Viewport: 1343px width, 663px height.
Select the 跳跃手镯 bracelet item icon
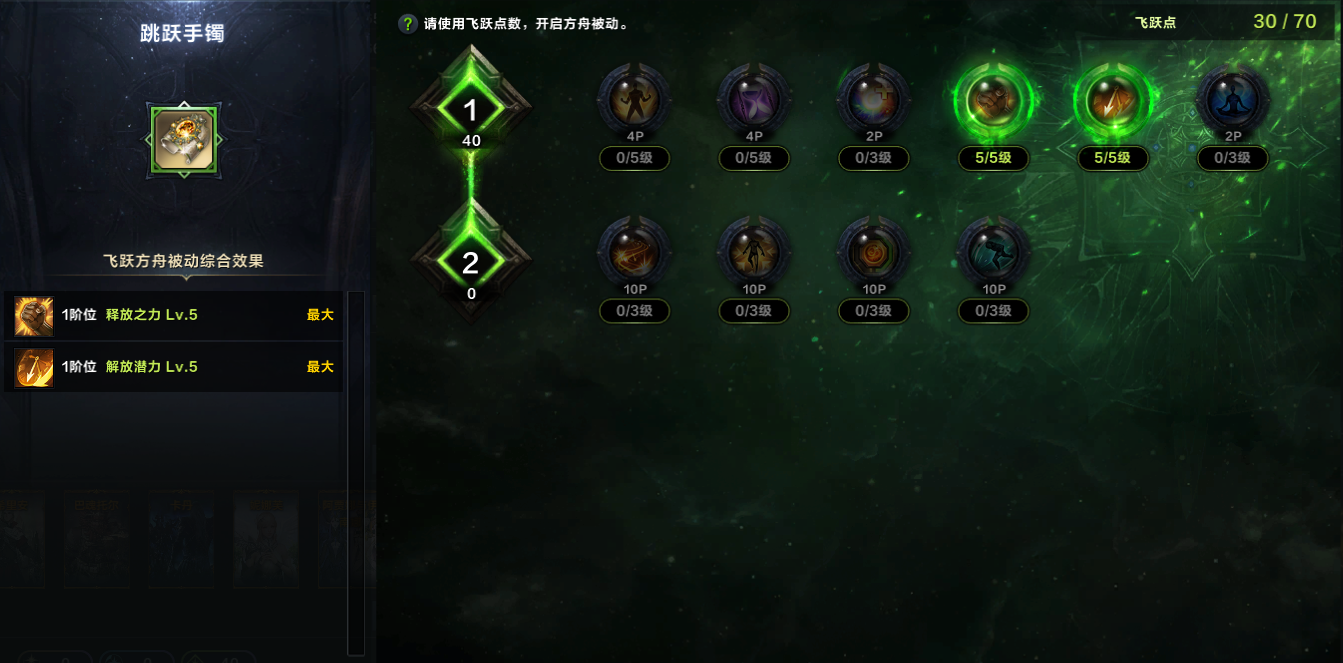tap(183, 140)
